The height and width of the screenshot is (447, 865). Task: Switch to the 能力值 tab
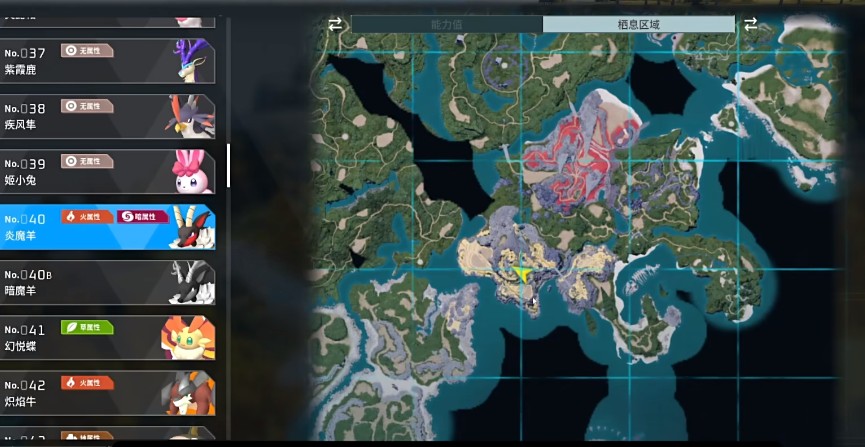click(446, 24)
